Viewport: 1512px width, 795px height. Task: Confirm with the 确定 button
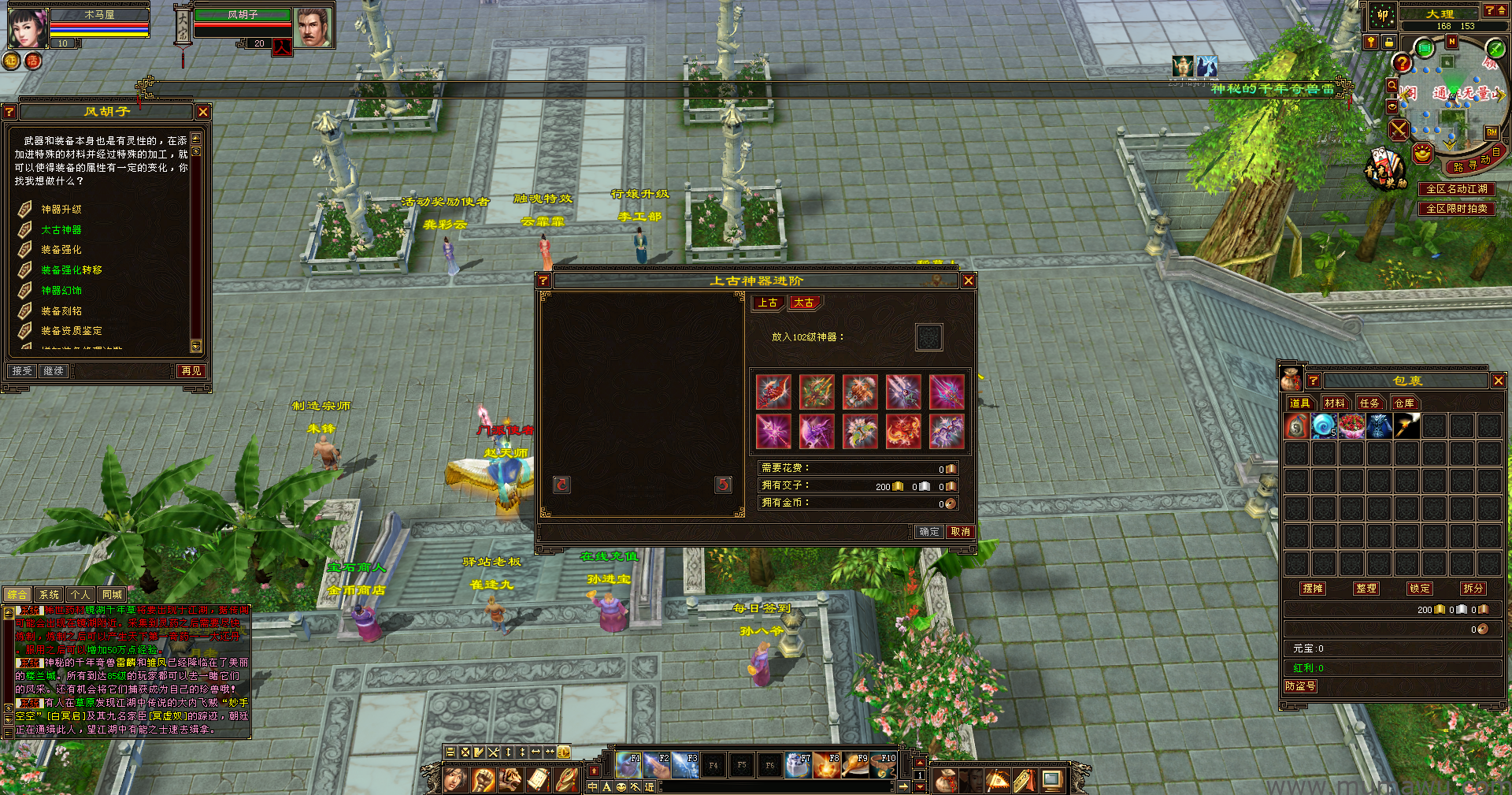tap(929, 532)
